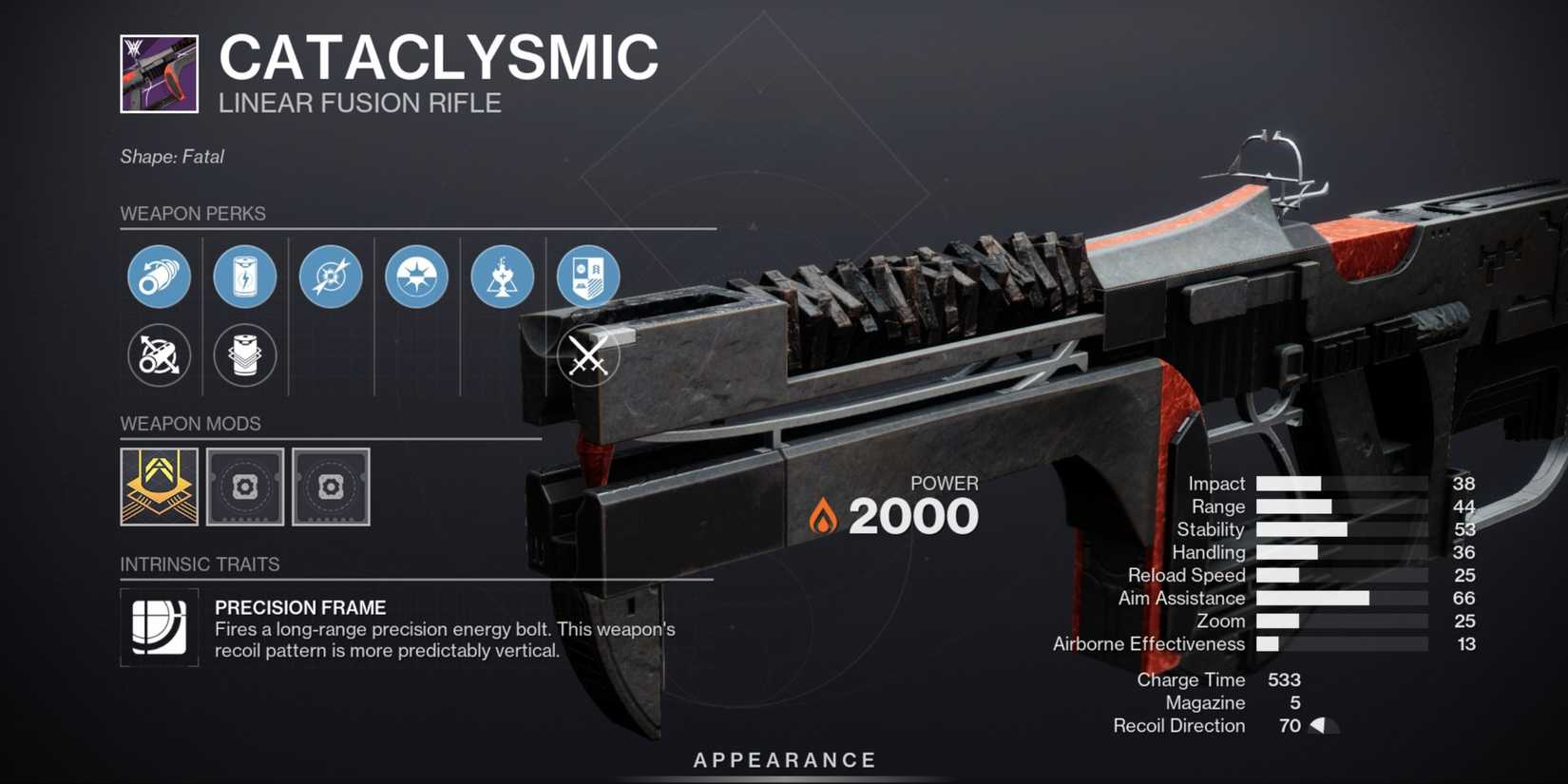
Task: Toggle the alternate barrel perk in second row
Action: (x=159, y=355)
